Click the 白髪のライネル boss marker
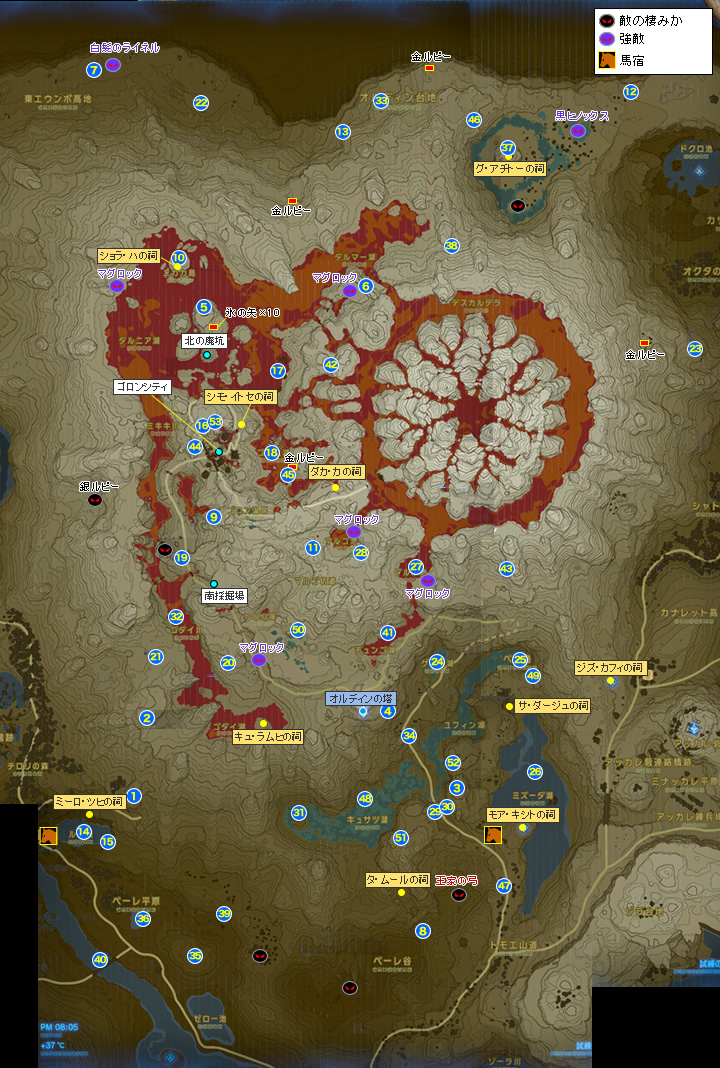This screenshot has width=720, height=1068. [x=113, y=65]
